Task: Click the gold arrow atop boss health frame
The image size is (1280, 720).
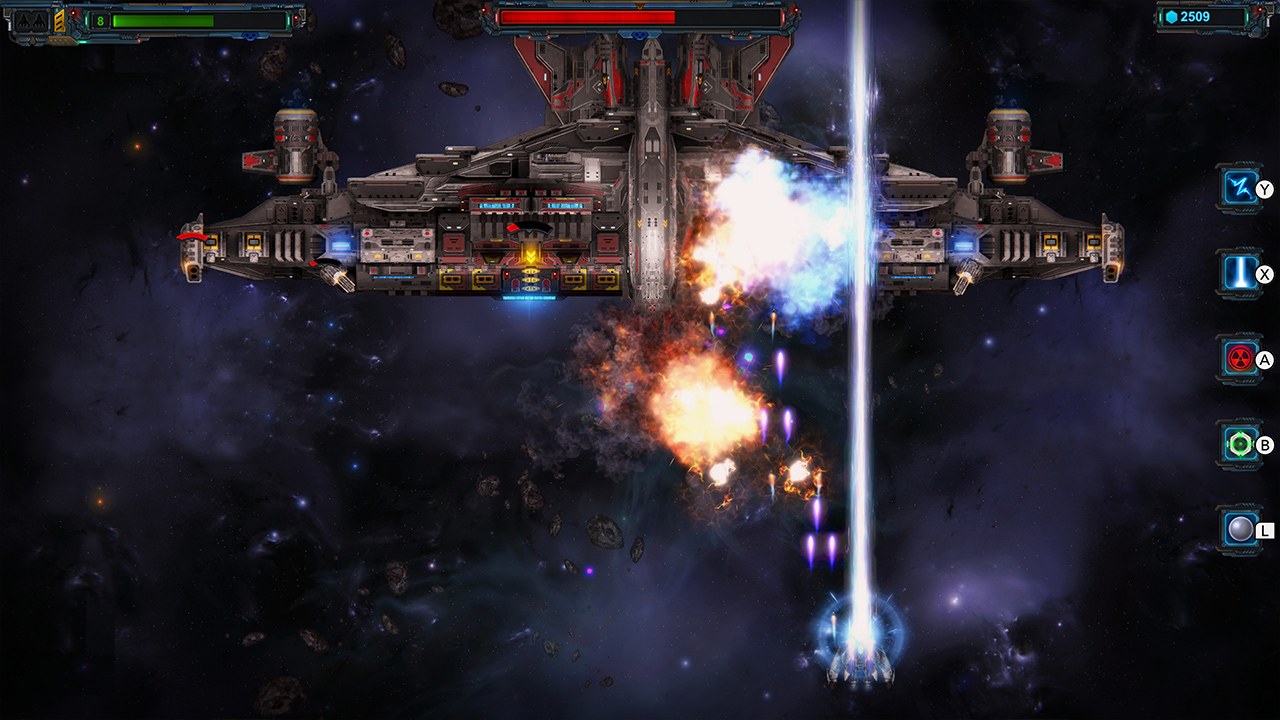Action: pos(640,7)
